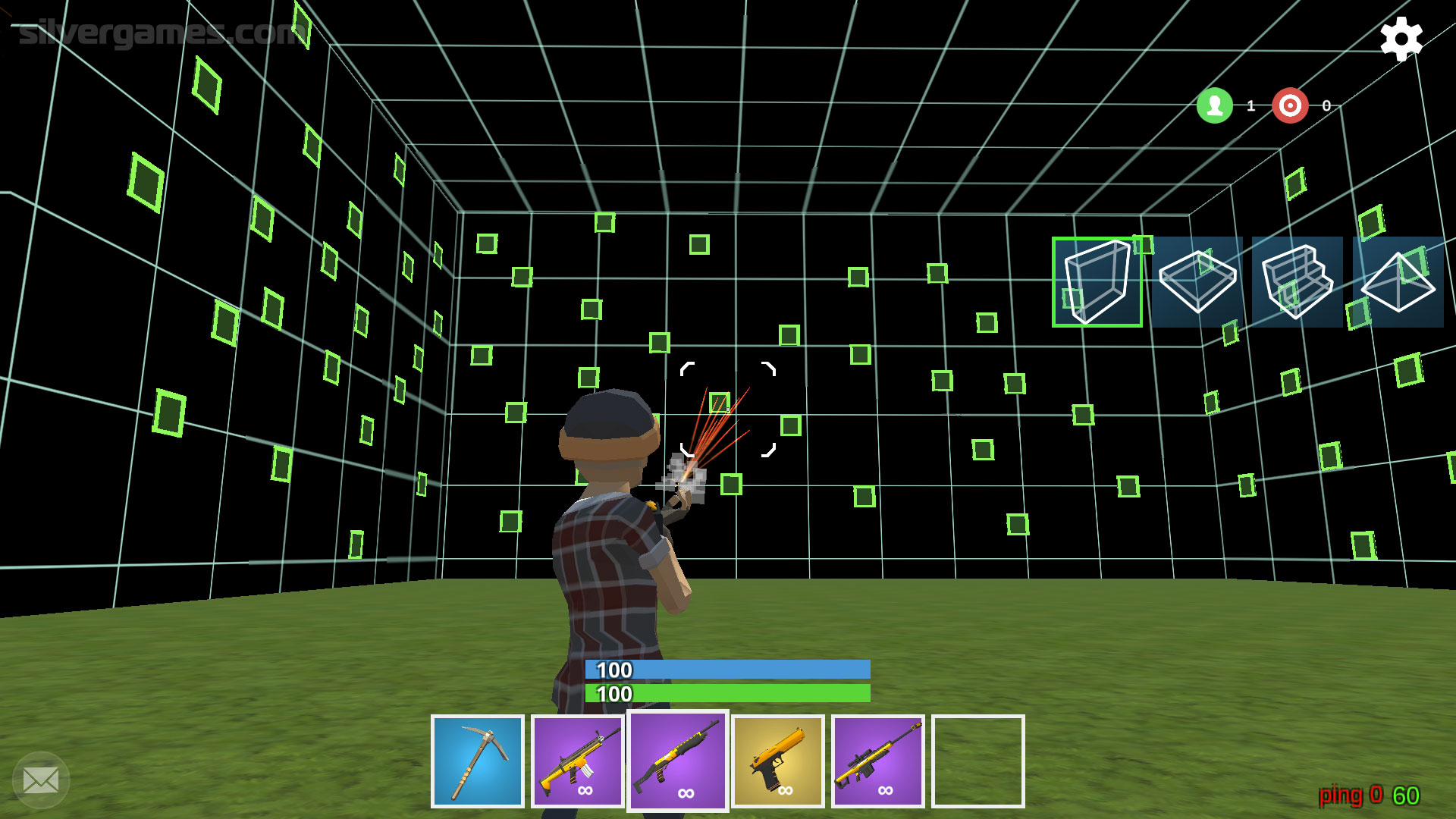Open the settings gear menu

click(1401, 39)
